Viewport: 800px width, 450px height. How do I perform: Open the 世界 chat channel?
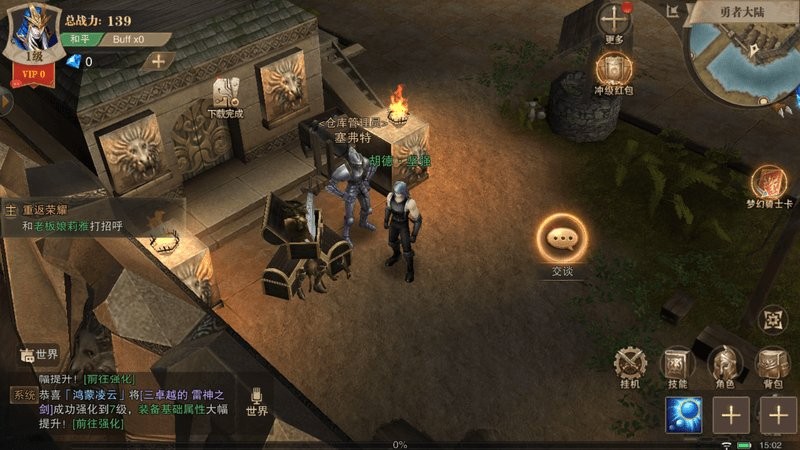click(39, 354)
